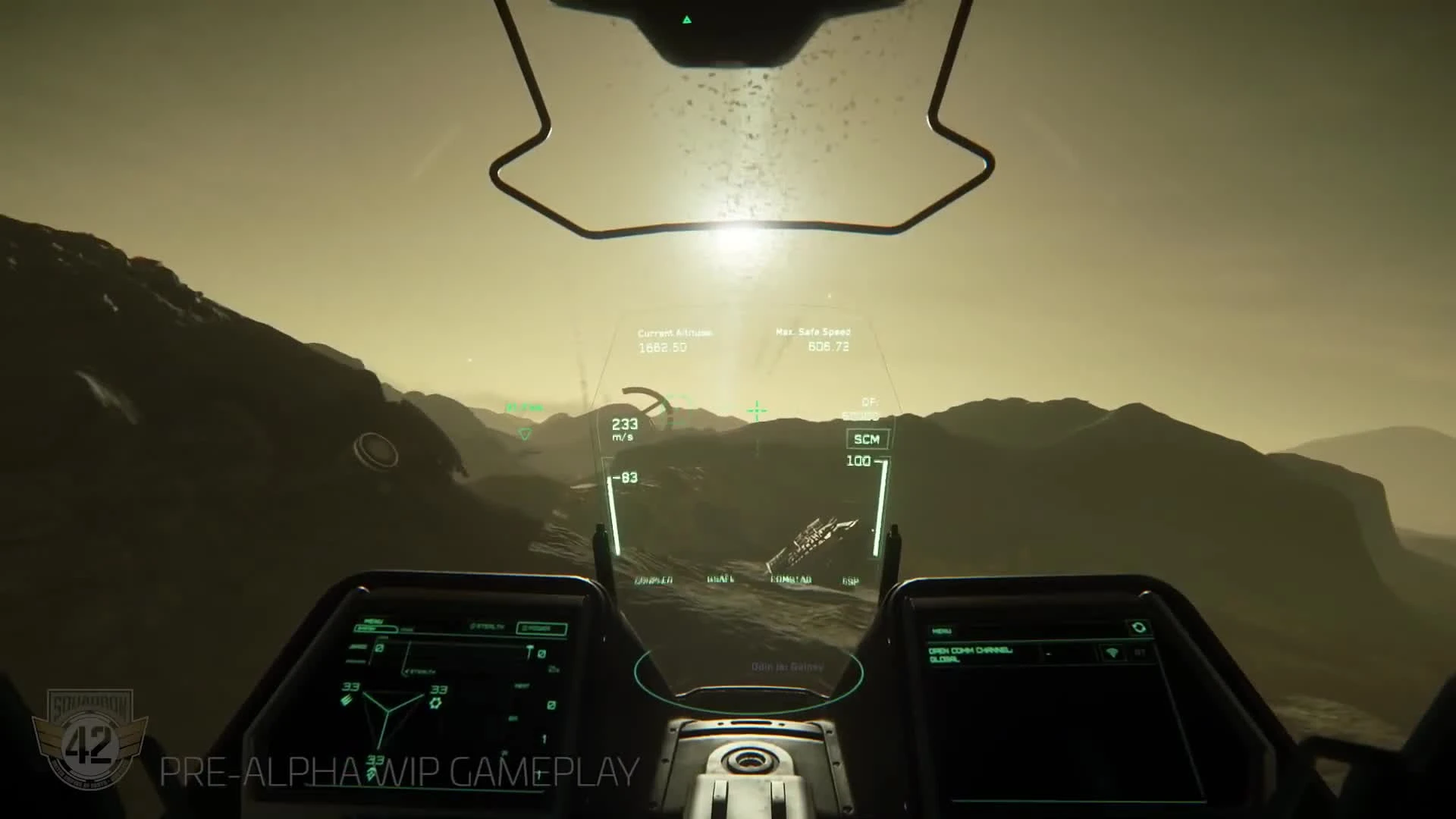The width and height of the screenshot is (1456, 819).
Task: Open the MENU on the comms MFD
Action: pyautogui.click(x=942, y=632)
